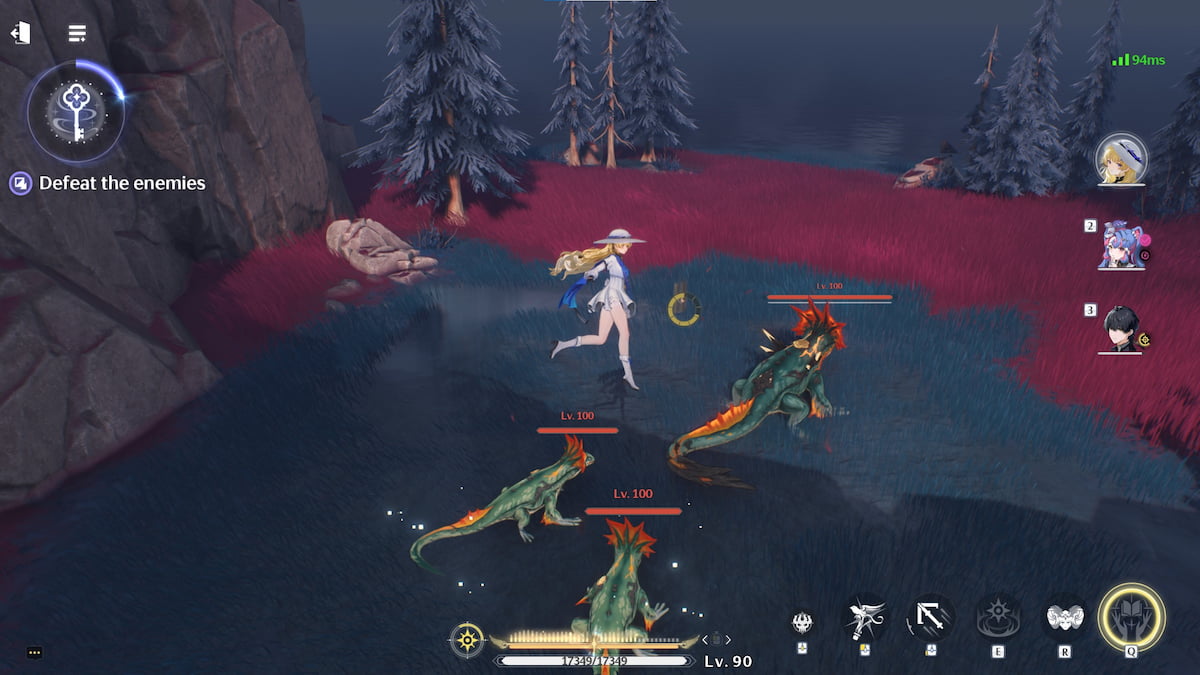Click the exit door icon
Image resolution: width=1200 pixels, height=675 pixels.
tap(20, 33)
